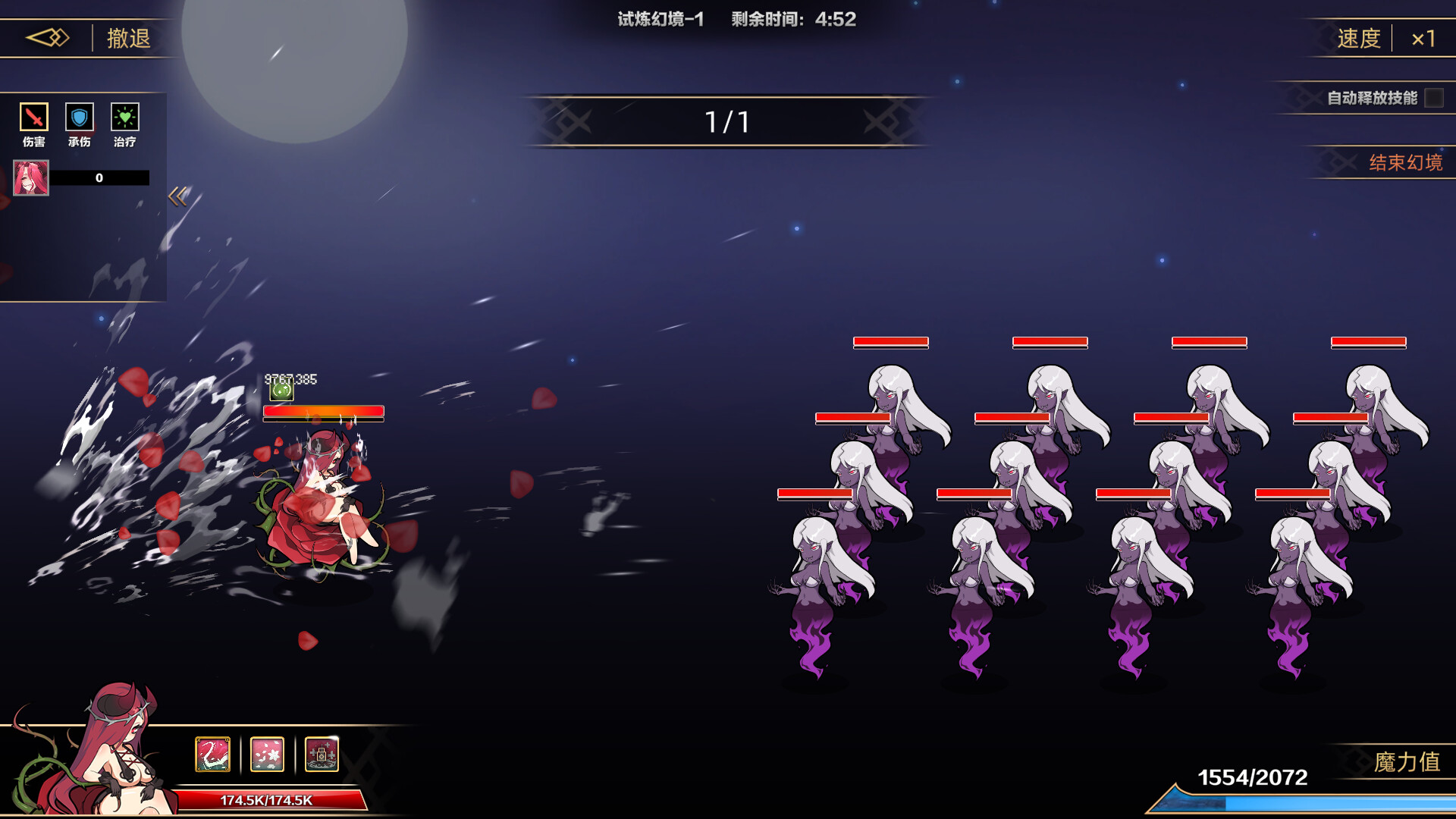The height and width of the screenshot is (819, 1456).
Task: Click the double-arrow retreat icon beside 撤退
Action: coord(47,37)
